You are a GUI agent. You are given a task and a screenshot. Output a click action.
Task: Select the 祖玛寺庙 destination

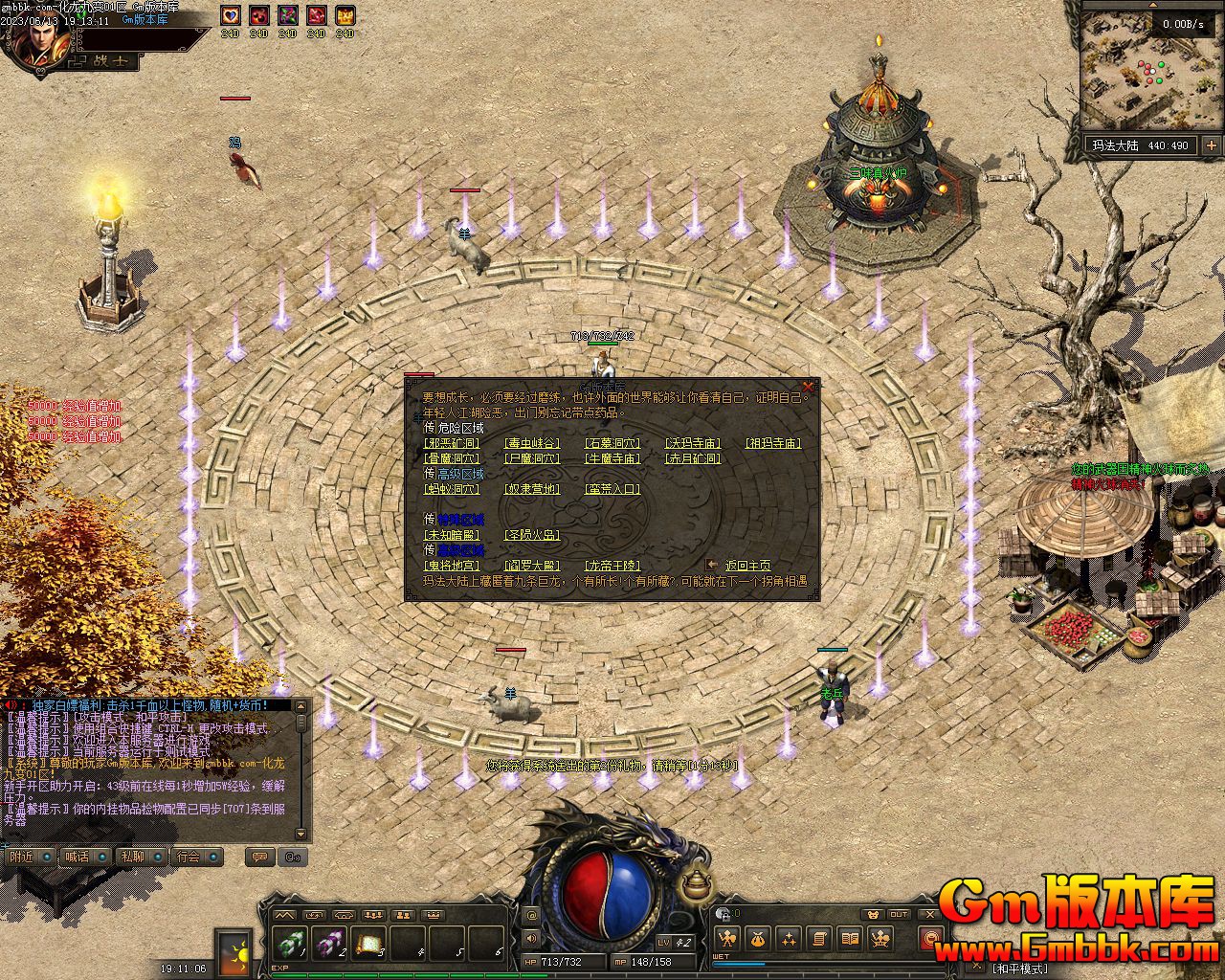[x=773, y=443]
